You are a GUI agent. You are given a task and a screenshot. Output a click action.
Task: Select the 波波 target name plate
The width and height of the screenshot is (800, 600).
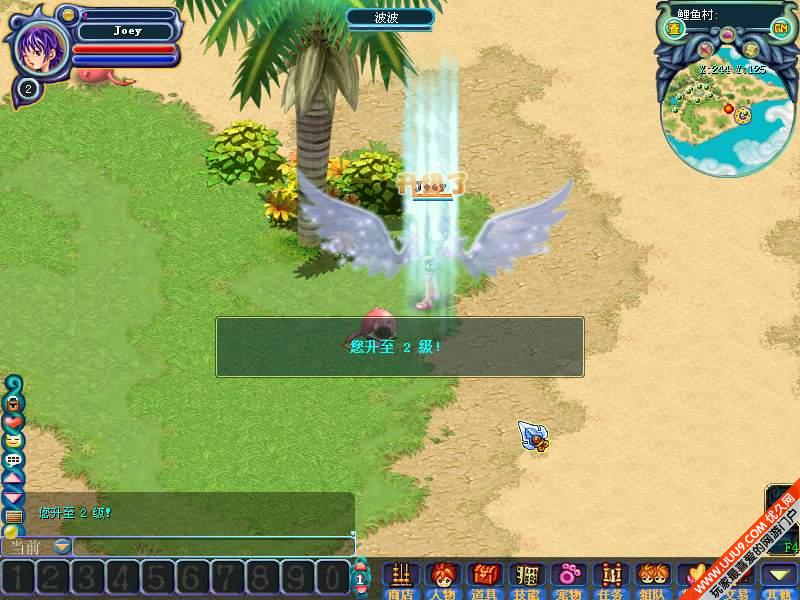(389, 17)
